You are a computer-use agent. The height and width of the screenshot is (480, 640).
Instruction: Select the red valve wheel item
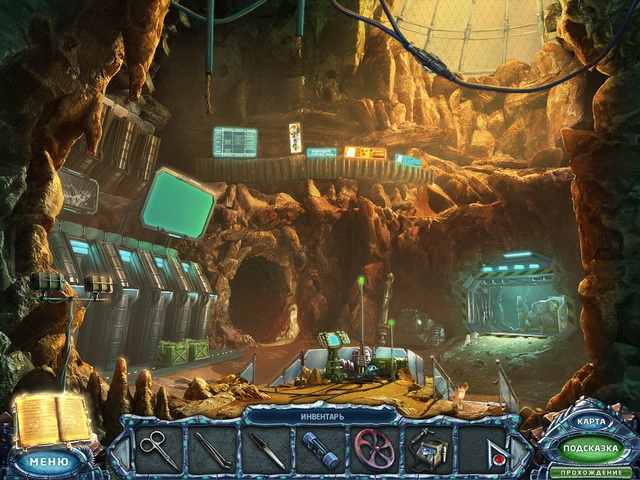coord(374,449)
